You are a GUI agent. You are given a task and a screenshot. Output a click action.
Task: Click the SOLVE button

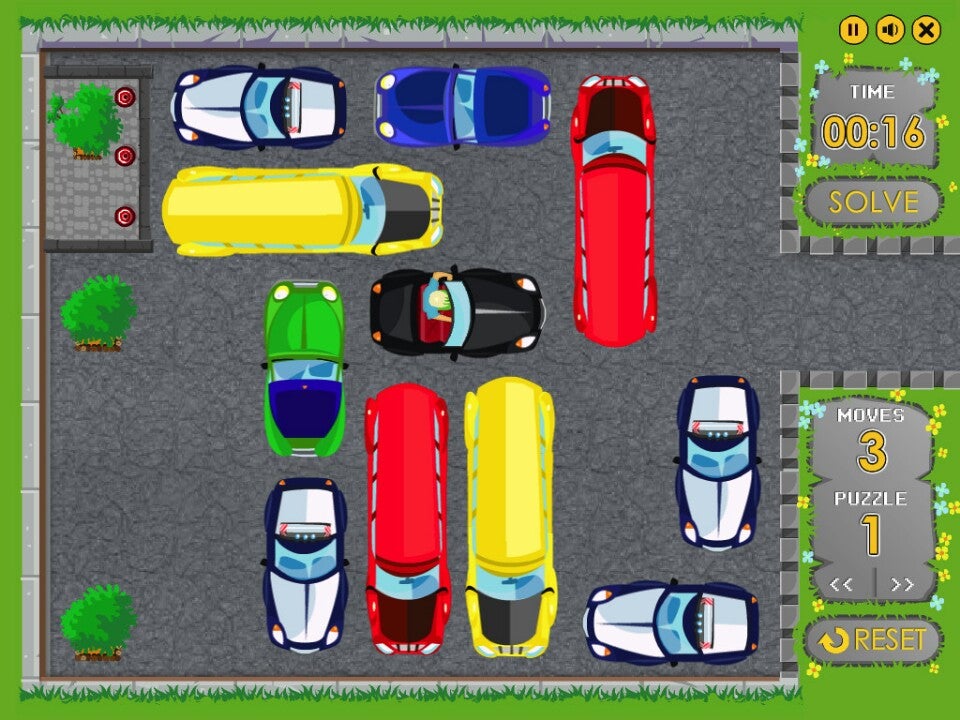[x=873, y=202]
